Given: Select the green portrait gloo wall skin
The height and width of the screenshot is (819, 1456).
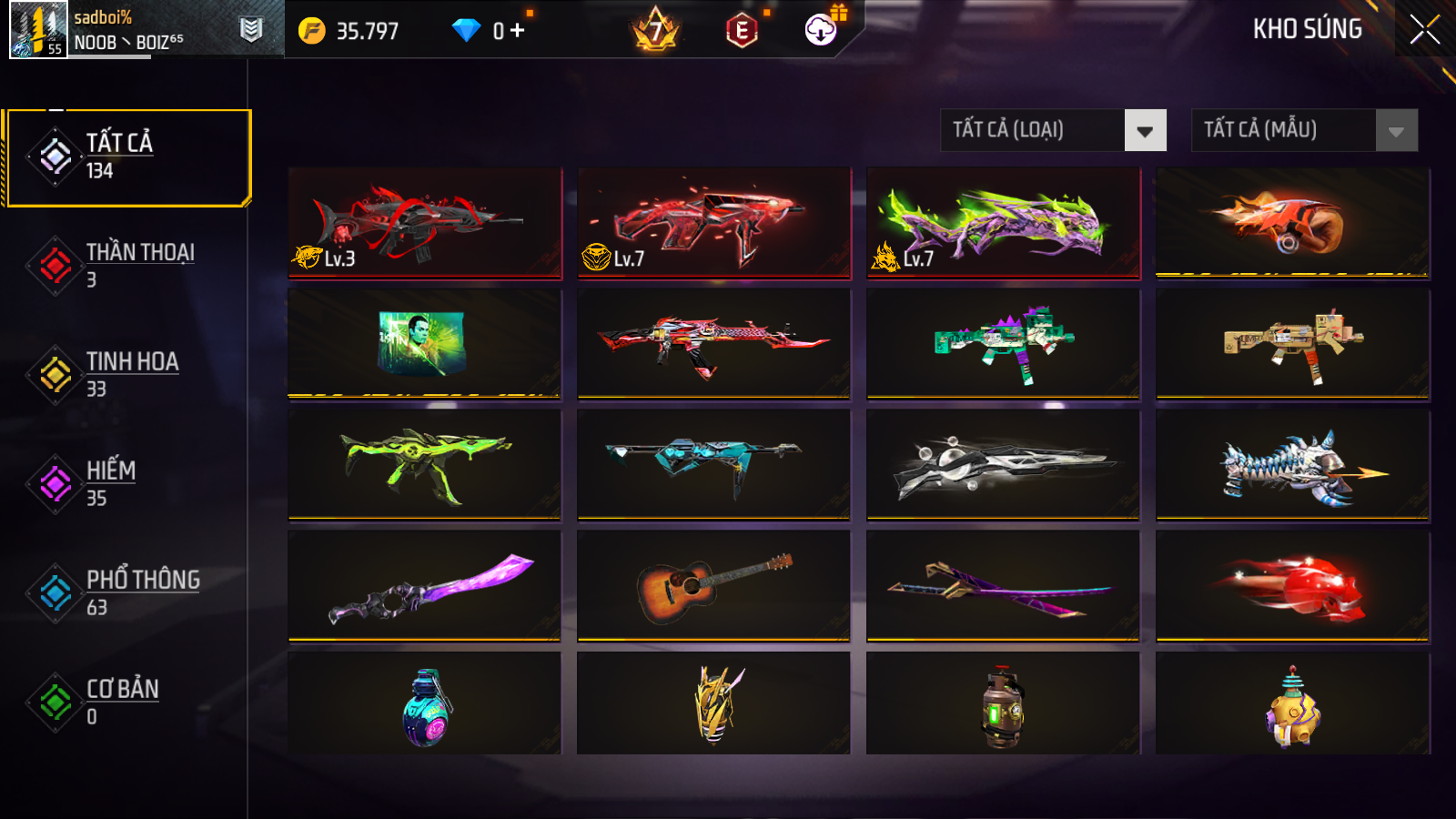Looking at the screenshot, I should (x=425, y=343).
